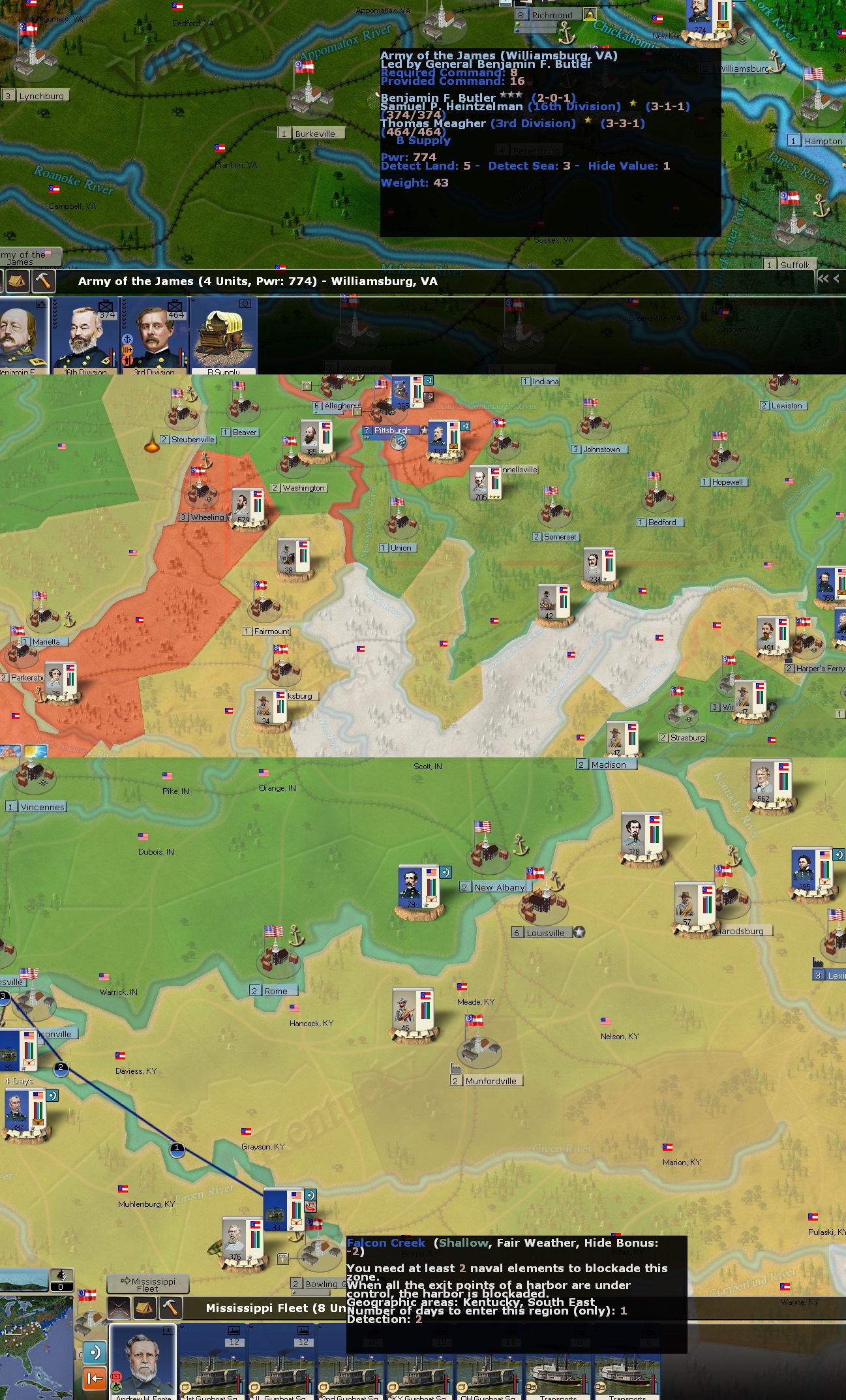
Task: Click the double-arrow button on the unit bar
Action: [x=823, y=279]
